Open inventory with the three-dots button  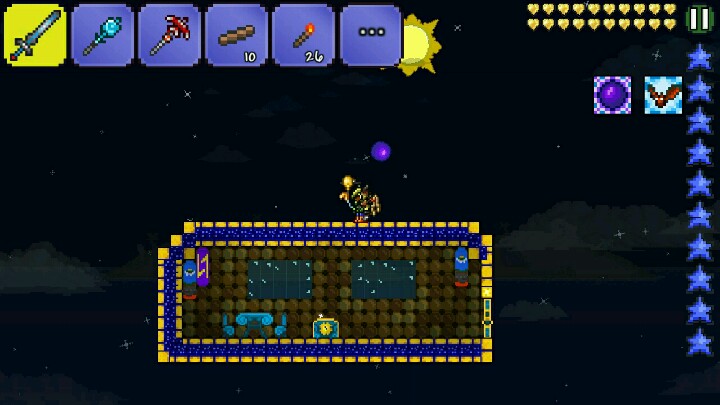[x=370, y=35]
